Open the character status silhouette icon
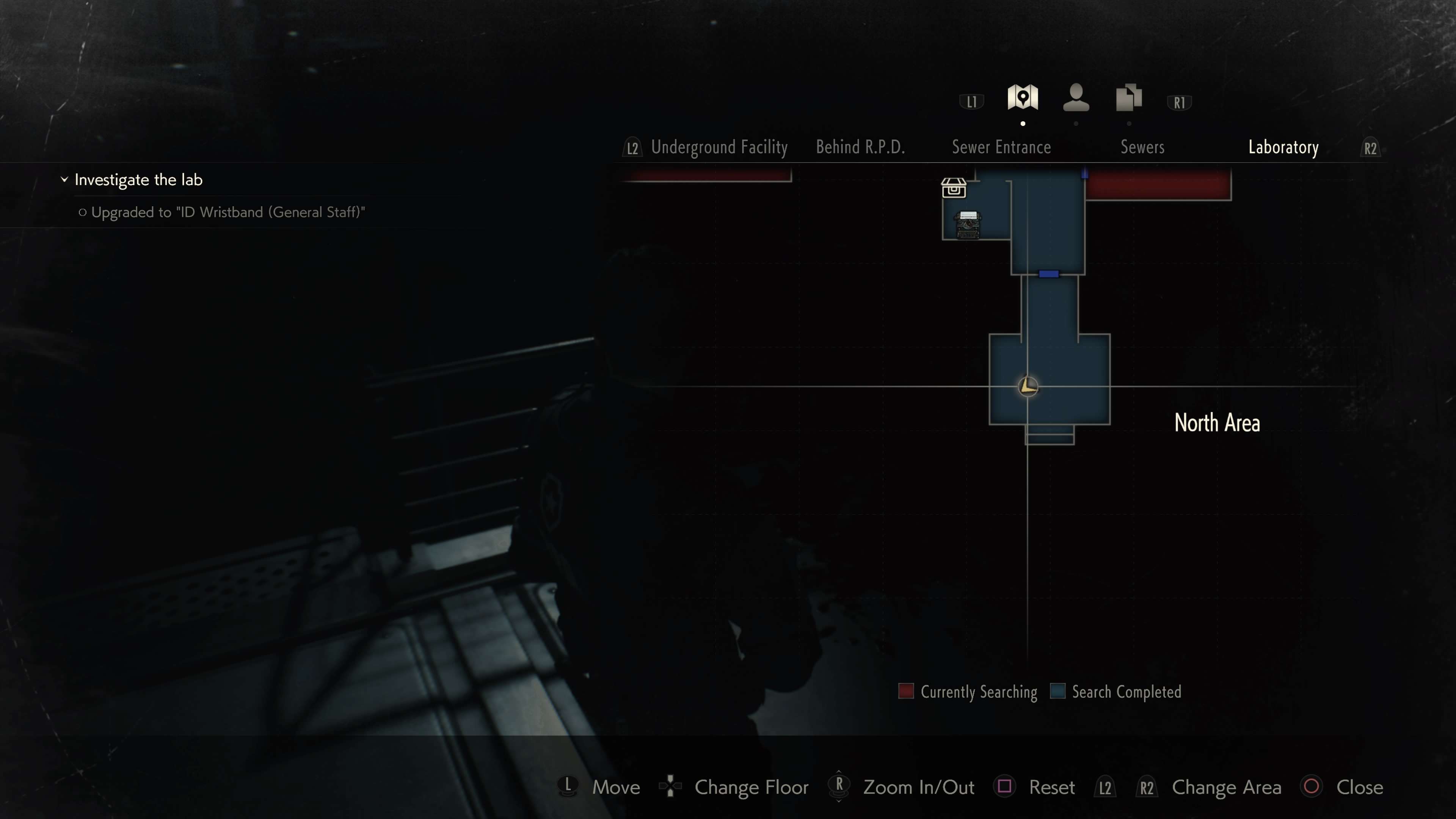Image resolution: width=1456 pixels, height=819 pixels. (x=1076, y=98)
